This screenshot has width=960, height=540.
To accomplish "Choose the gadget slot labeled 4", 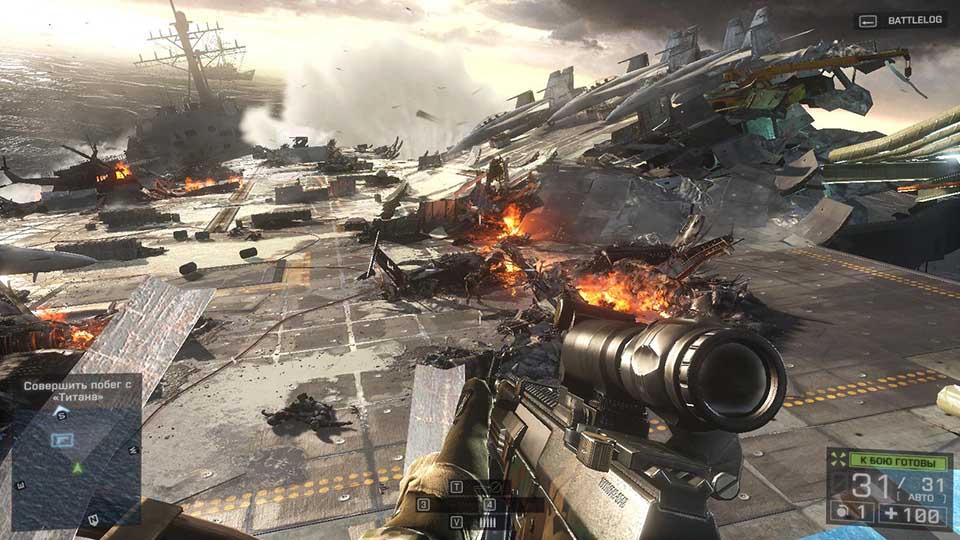I will pos(489,505).
